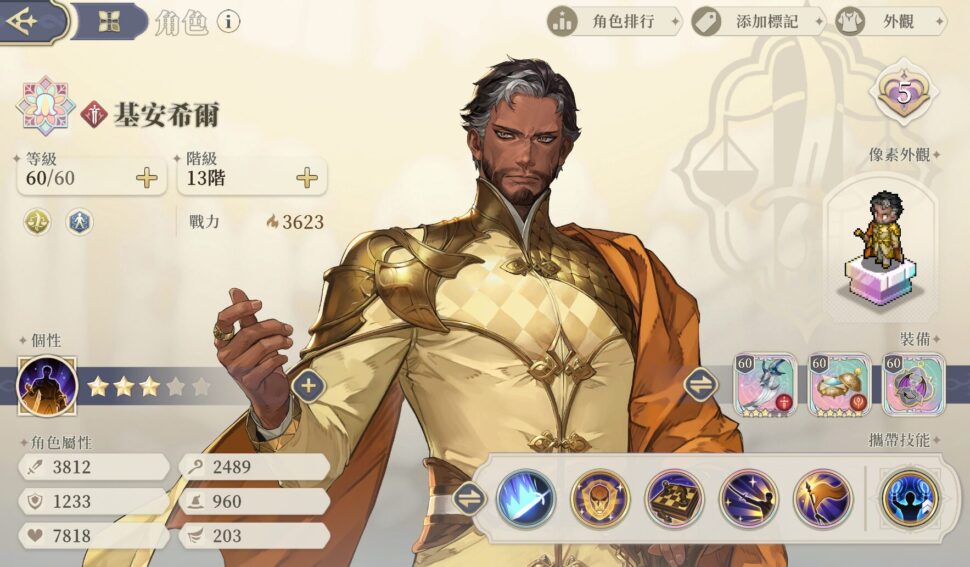Click the plus beside level 60/60
970x567 pixels.
[x=147, y=179]
